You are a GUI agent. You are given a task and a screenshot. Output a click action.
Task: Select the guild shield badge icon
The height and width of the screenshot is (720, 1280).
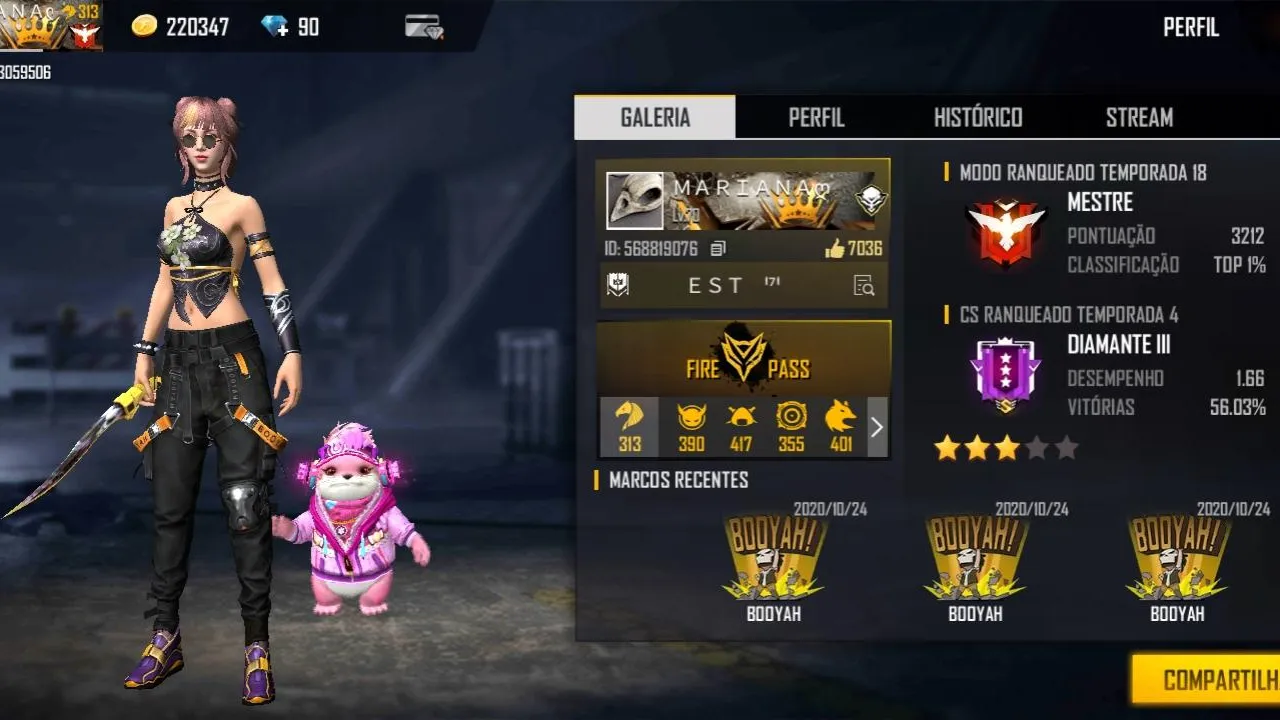pyautogui.click(x=618, y=286)
